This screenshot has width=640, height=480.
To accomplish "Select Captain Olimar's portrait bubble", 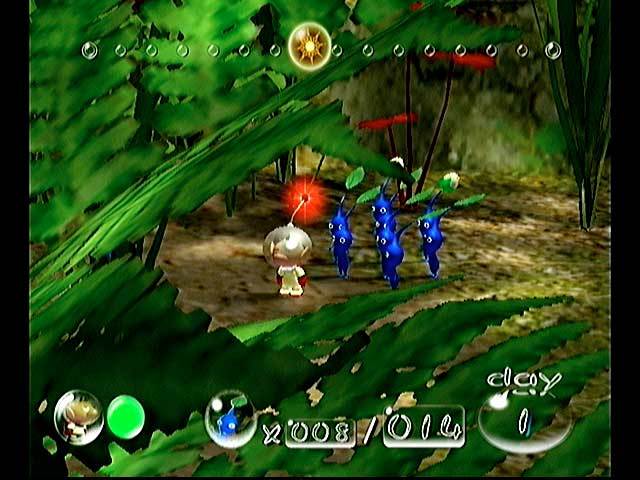I will click(76, 415).
